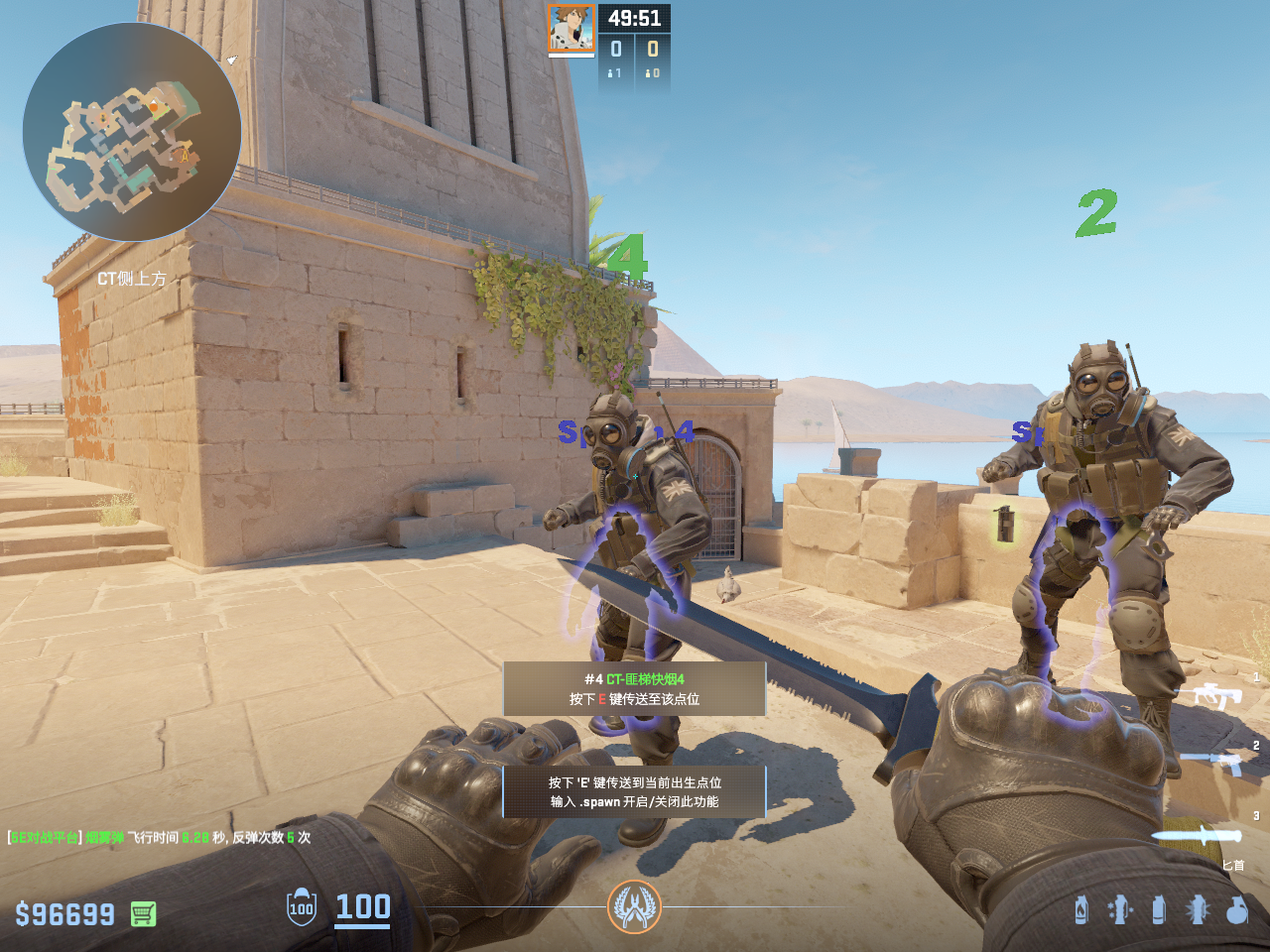Choose the flashbang icon
Viewport: 1270px width, 952px height.
click(x=1198, y=909)
